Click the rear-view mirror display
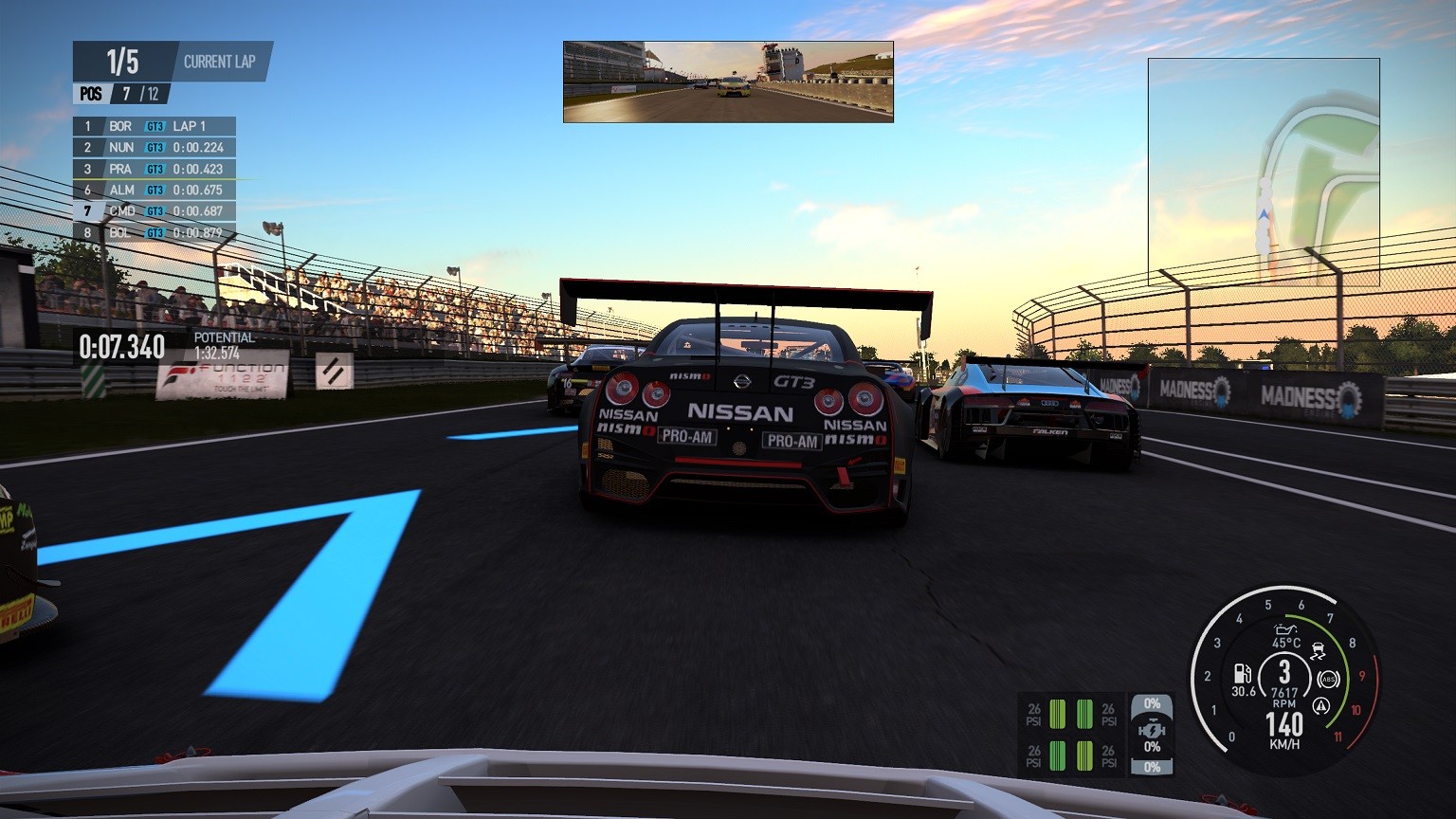The image size is (1456, 819). [728, 82]
